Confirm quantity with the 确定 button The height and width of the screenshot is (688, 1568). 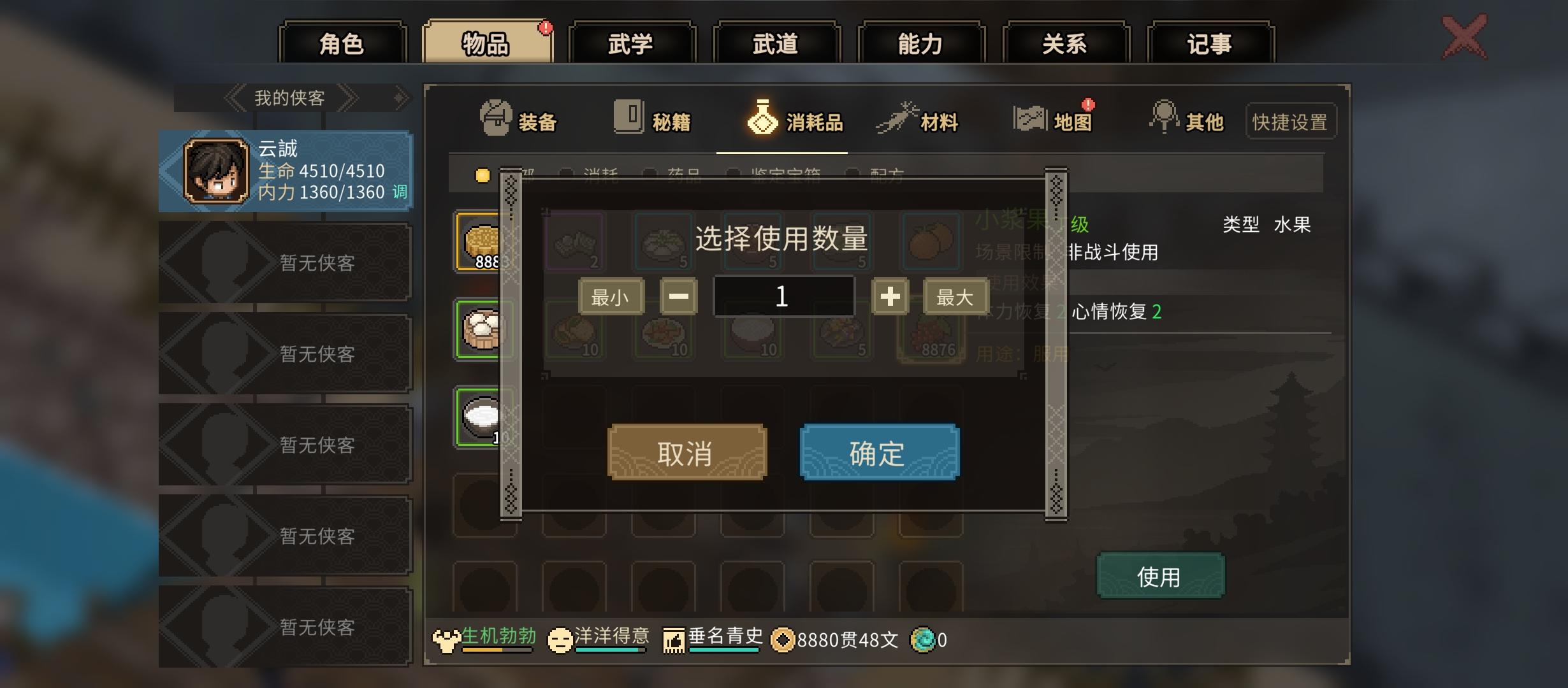coord(878,452)
